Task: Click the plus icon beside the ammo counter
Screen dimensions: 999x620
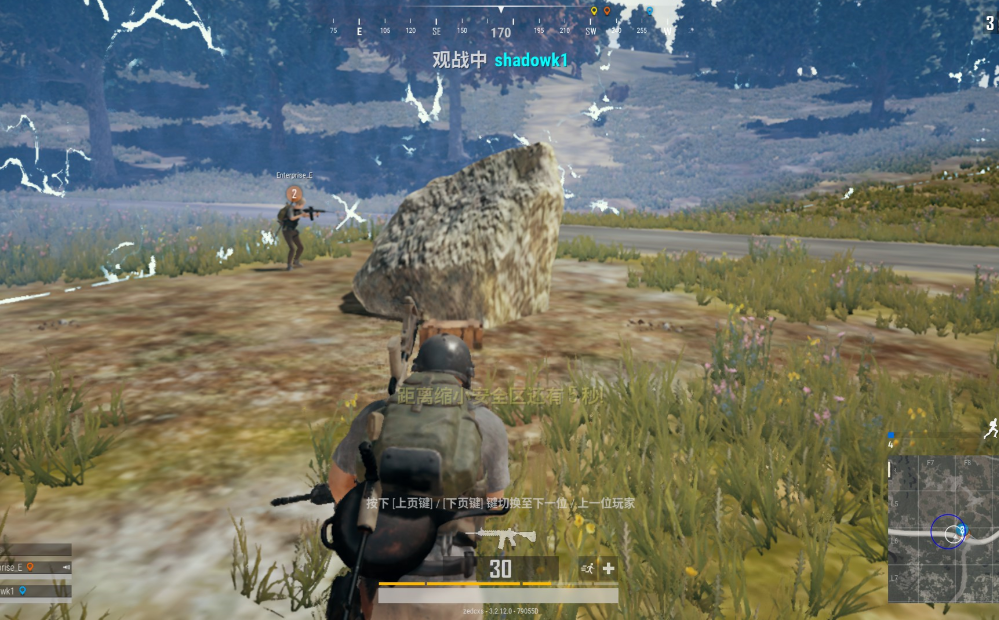Action: pos(607,568)
